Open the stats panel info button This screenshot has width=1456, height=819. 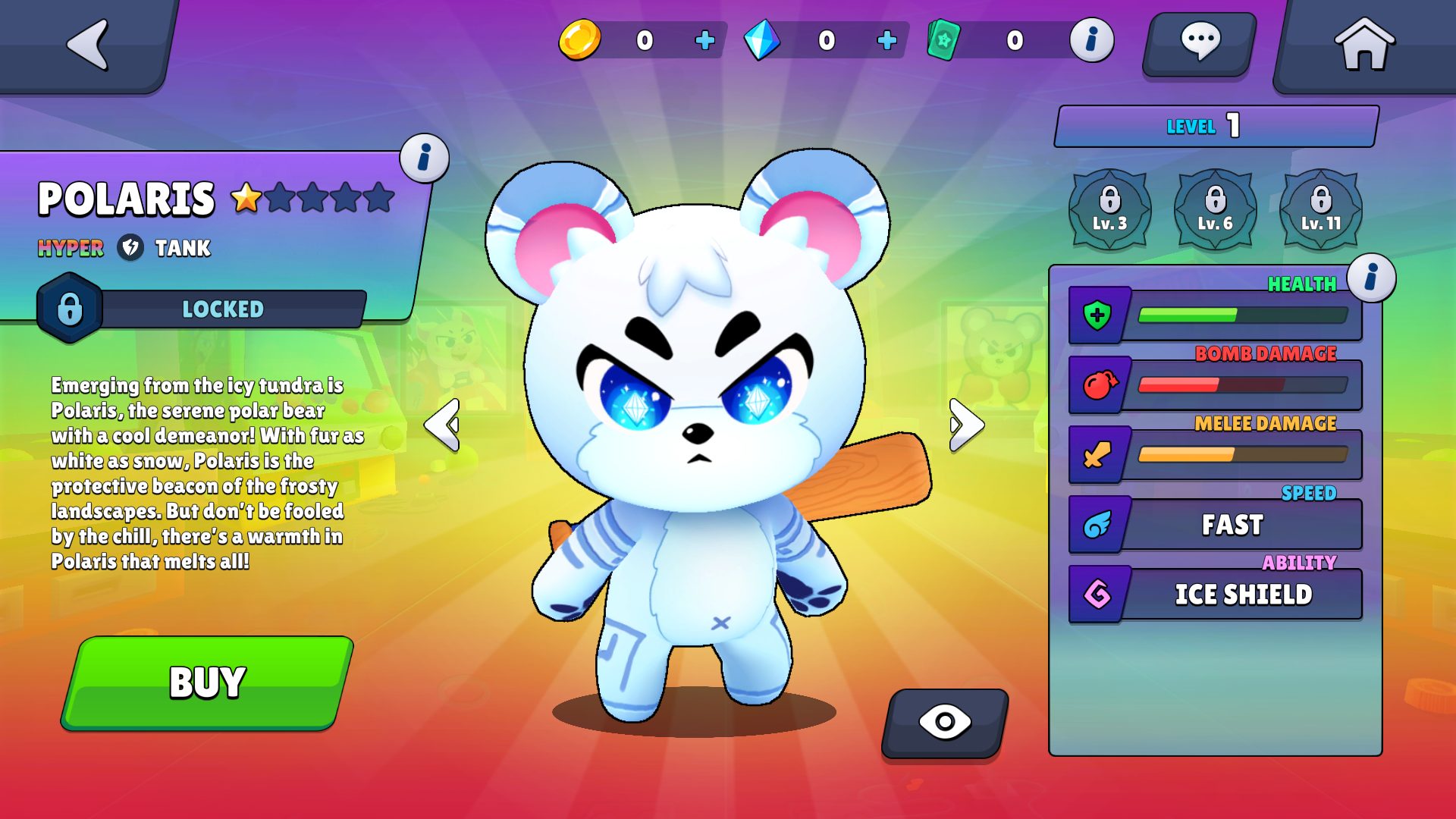[1371, 278]
